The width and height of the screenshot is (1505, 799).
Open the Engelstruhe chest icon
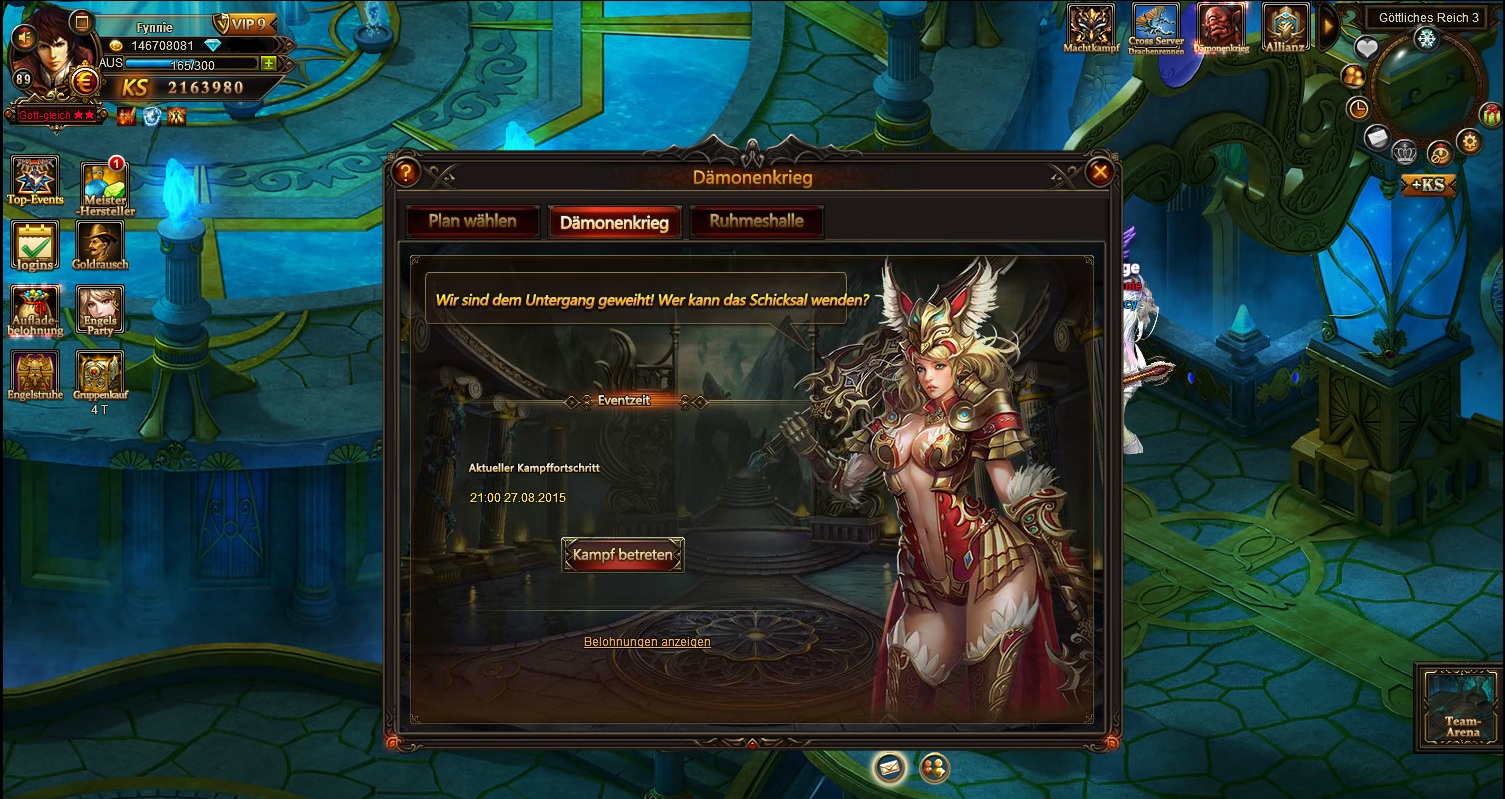35,374
